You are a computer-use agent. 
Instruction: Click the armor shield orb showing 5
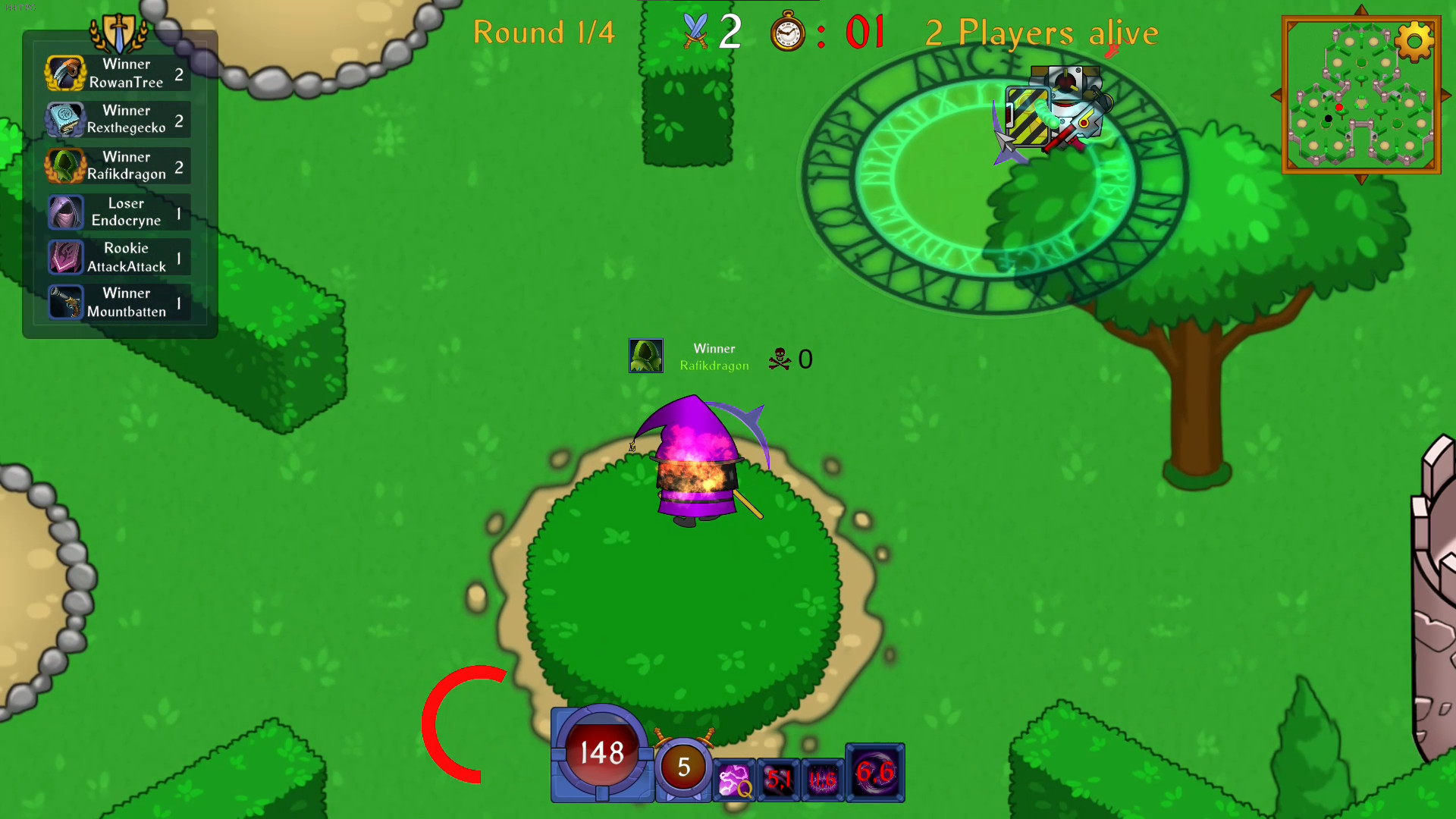[x=682, y=767]
